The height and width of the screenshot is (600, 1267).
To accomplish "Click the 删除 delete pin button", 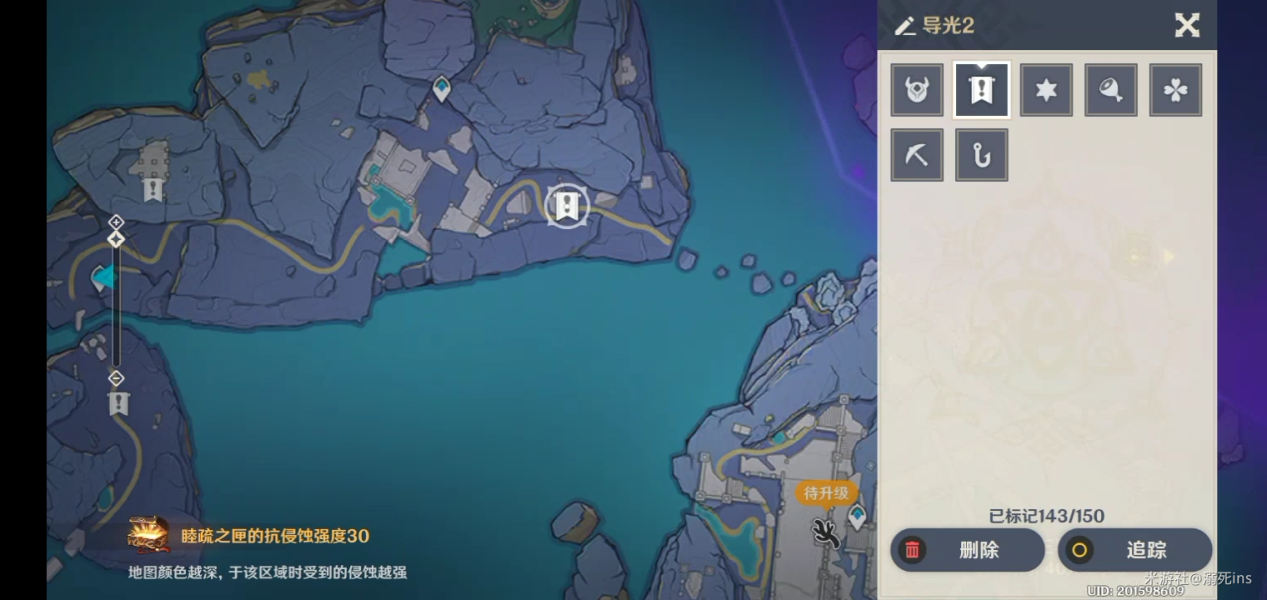I will 966,550.
